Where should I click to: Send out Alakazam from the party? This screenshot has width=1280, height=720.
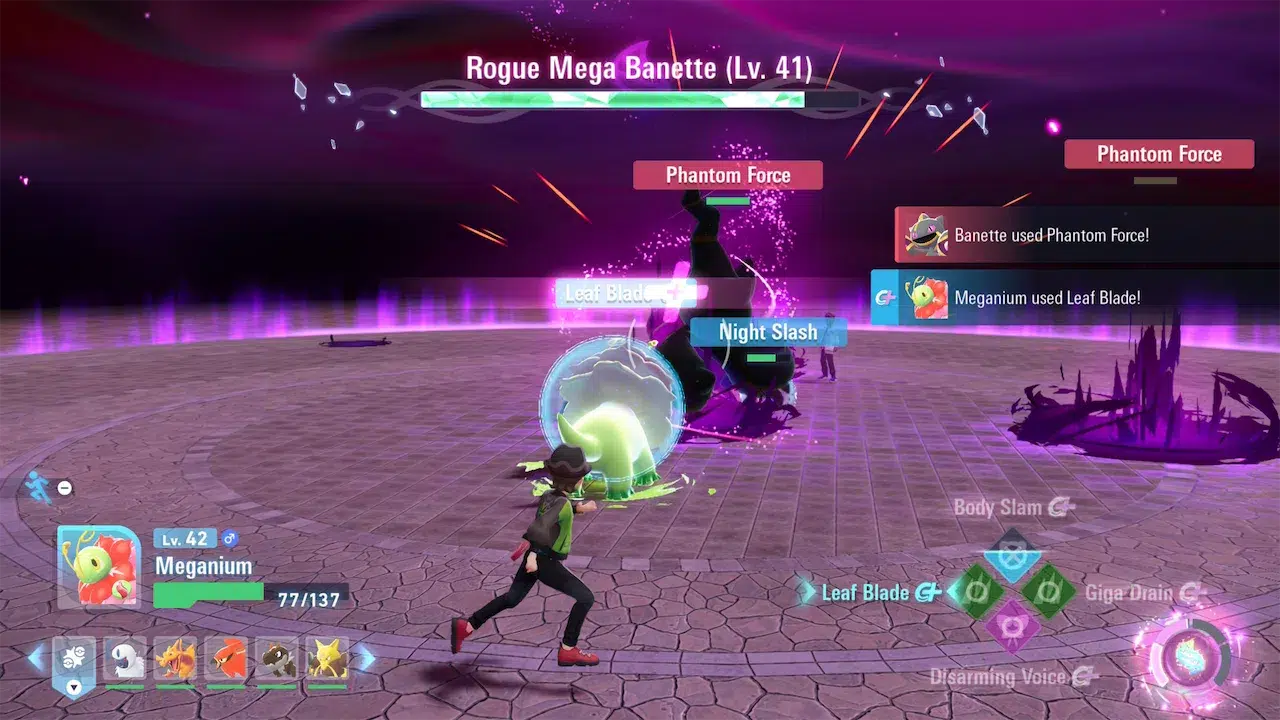click(328, 659)
